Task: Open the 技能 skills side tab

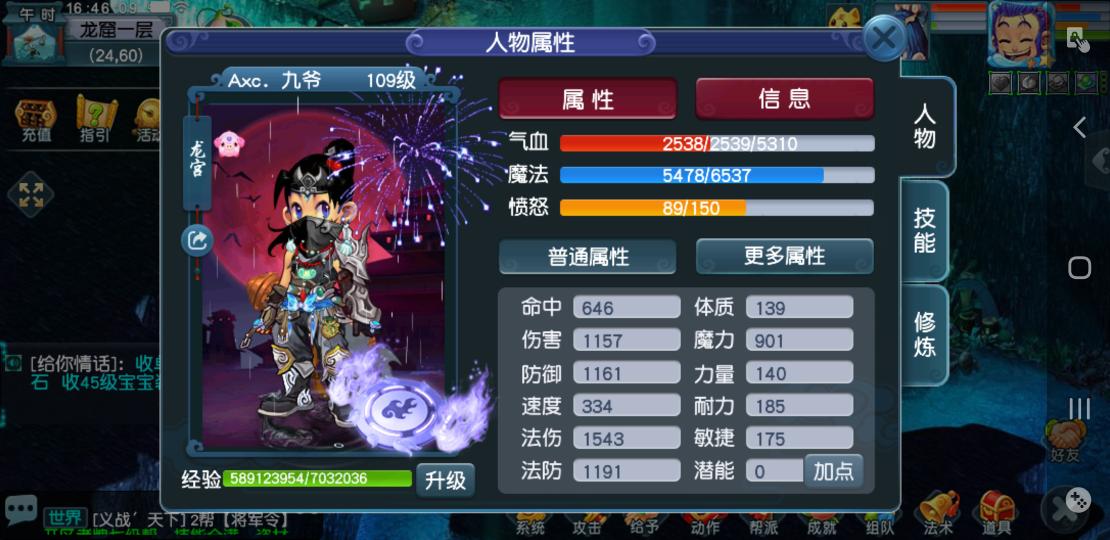Action: pyautogui.click(x=925, y=230)
